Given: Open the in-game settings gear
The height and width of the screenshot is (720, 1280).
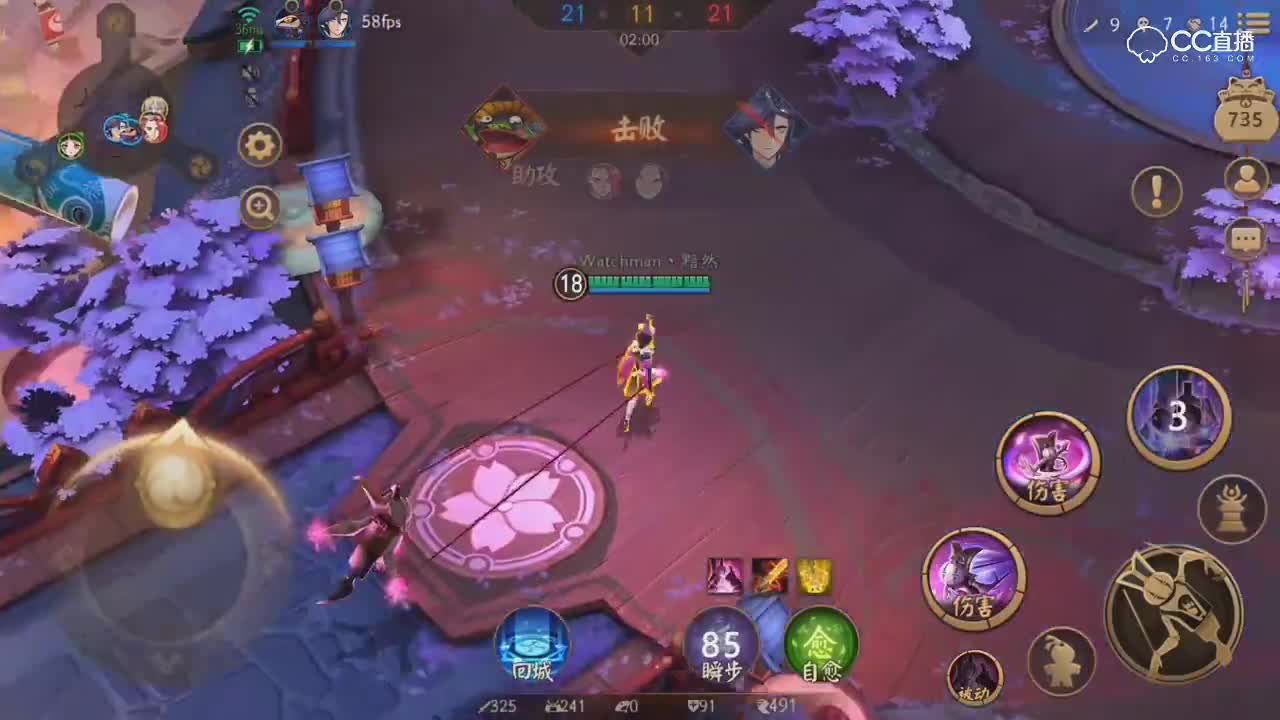Looking at the screenshot, I should [x=259, y=144].
